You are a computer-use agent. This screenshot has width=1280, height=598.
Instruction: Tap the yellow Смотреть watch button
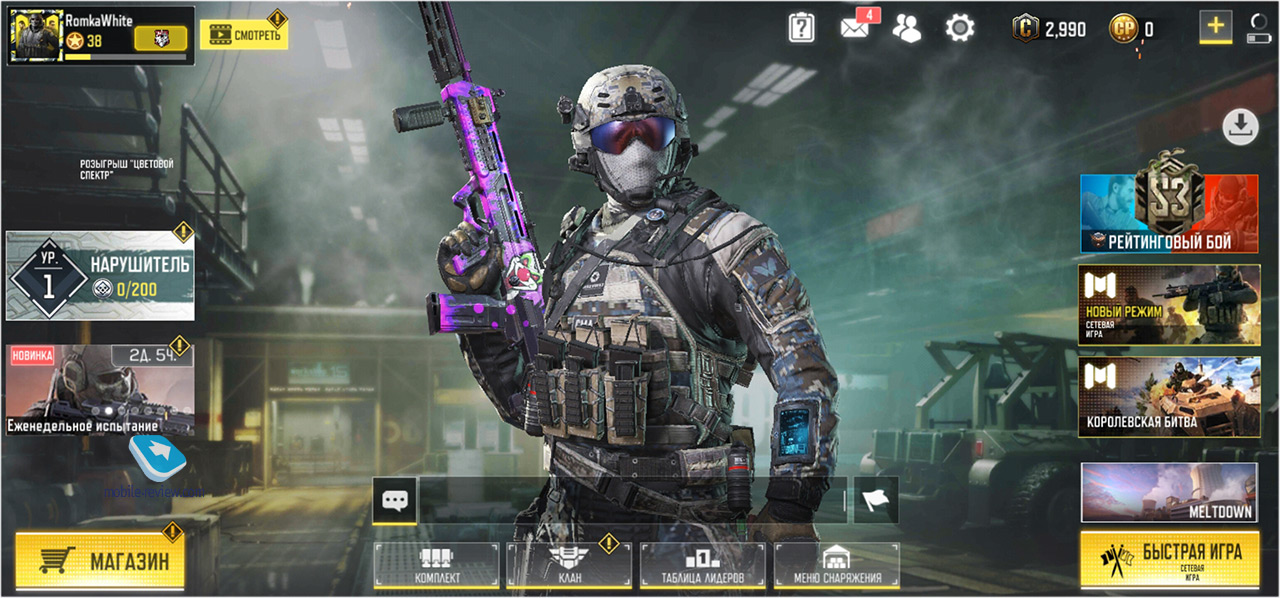[x=243, y=34]
